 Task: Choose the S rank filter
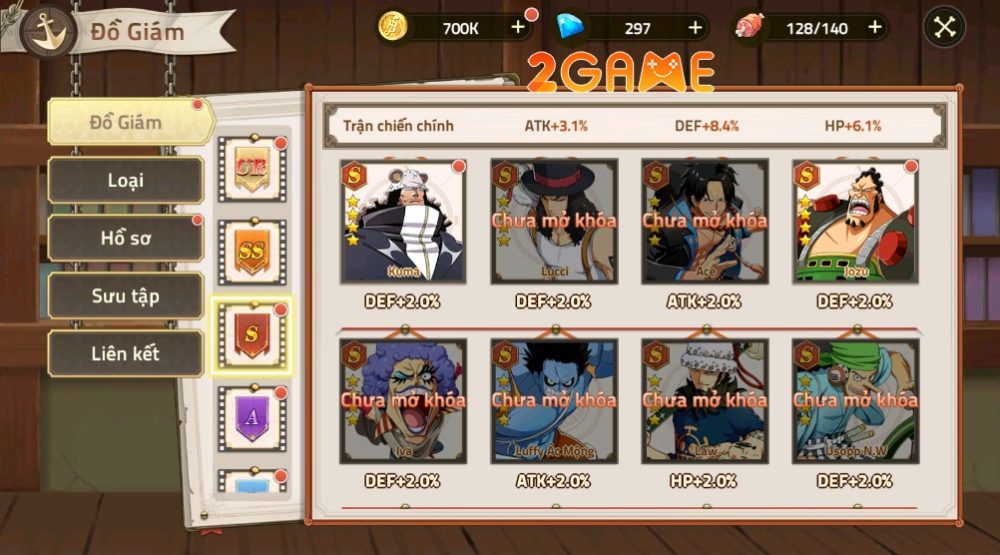[x=251, y=335]
